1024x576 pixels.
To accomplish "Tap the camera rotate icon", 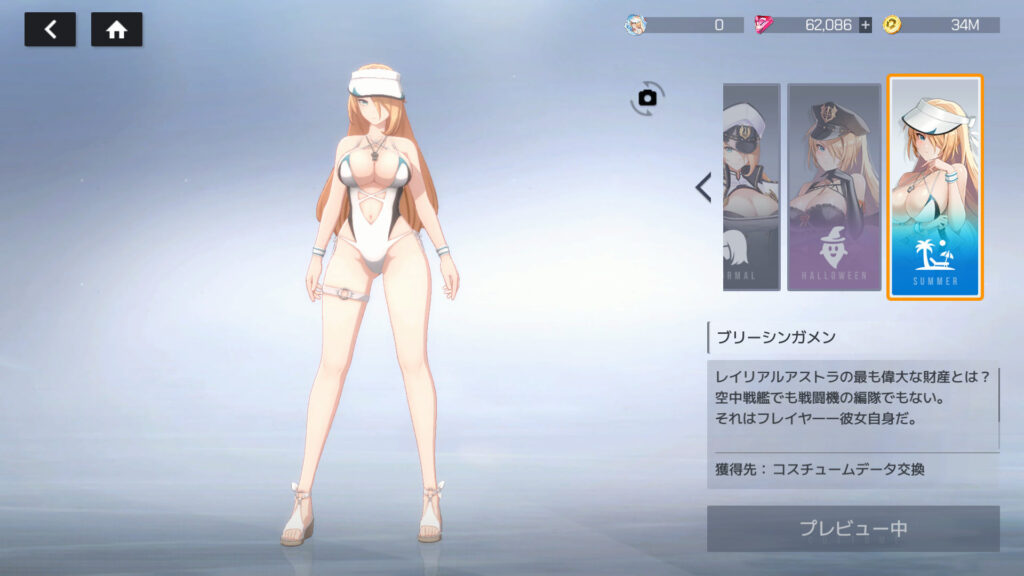I will (x=647, y=97).
